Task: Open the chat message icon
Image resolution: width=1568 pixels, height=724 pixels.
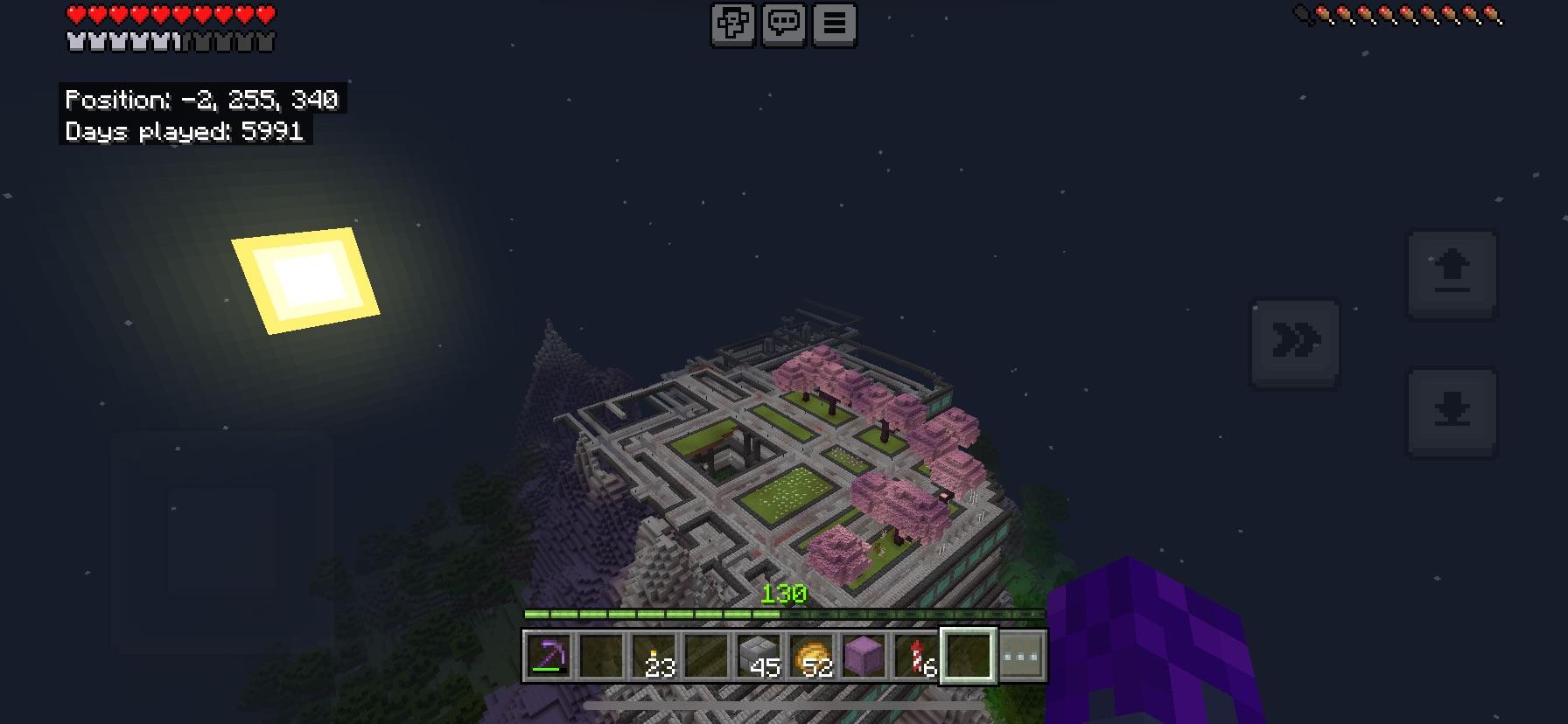Action: click(x=784, y=24)
